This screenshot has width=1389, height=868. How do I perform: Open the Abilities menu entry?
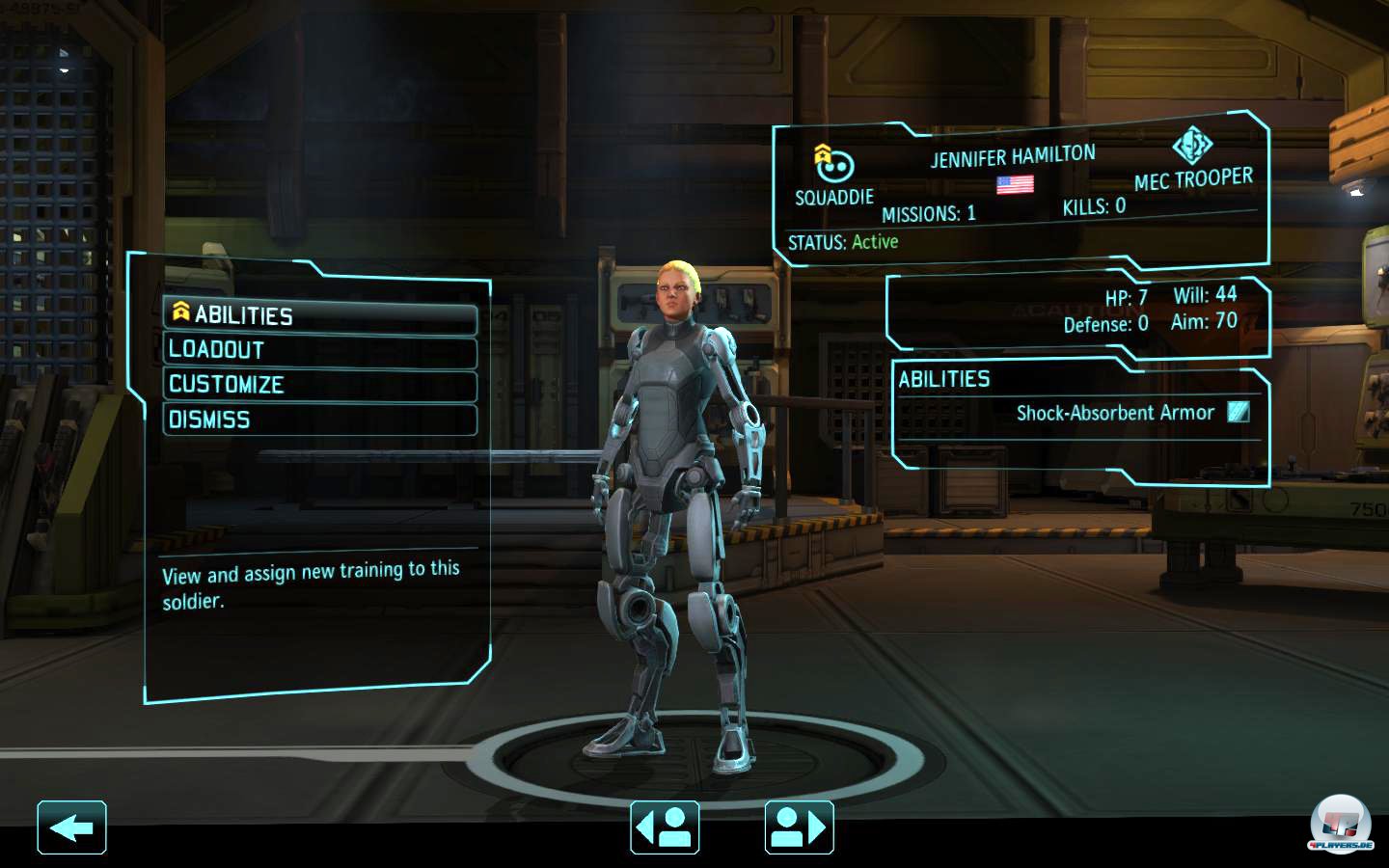coord(319,315)
